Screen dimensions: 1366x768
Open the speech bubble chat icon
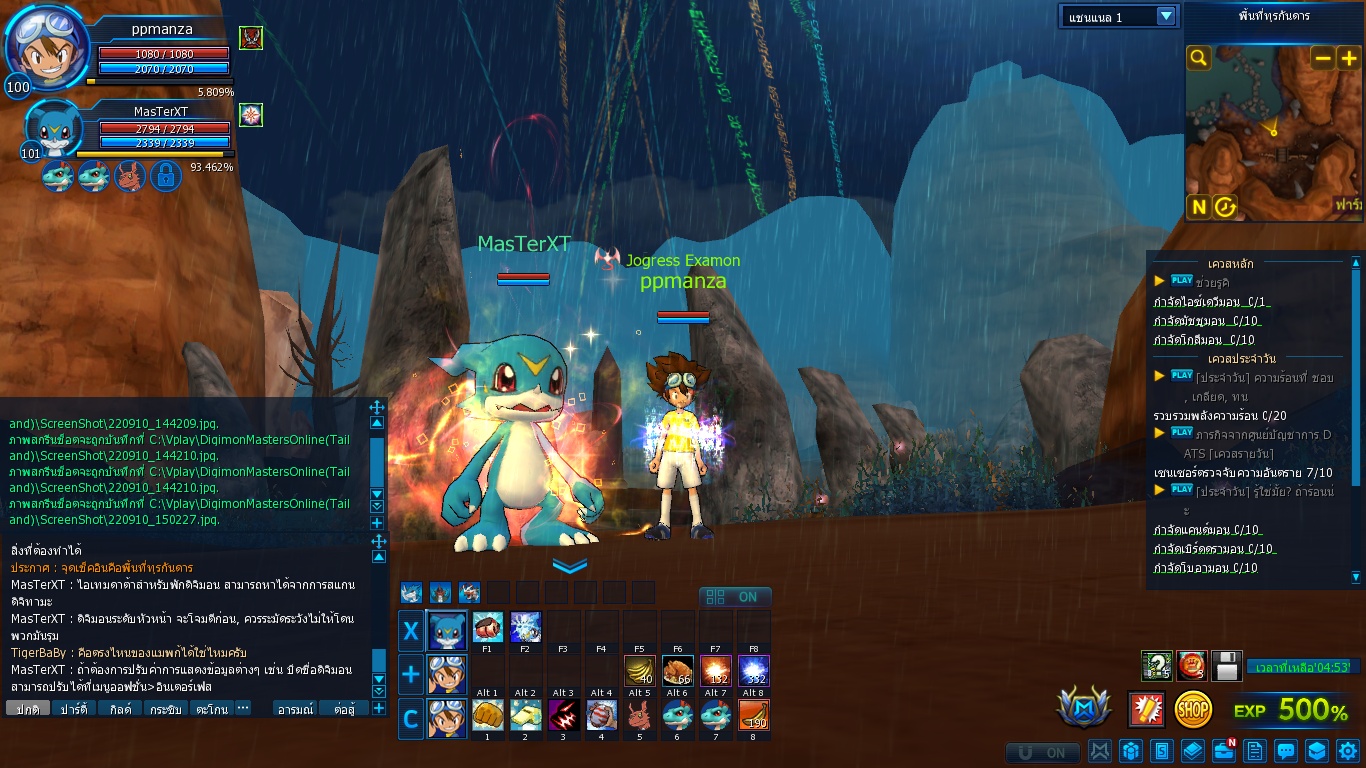pos(1286,750)
